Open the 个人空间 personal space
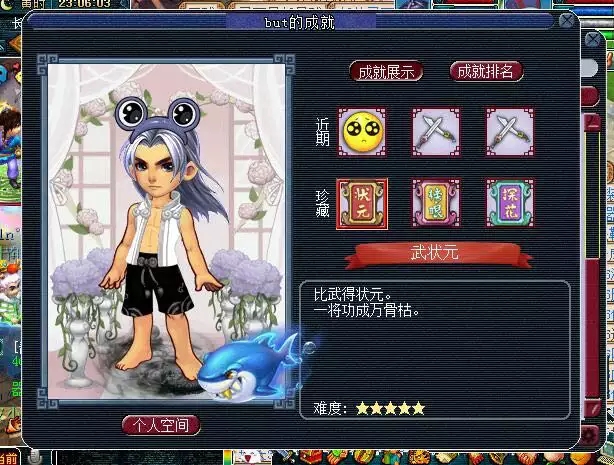Screen dimensions: 614x465 (161, 425)
